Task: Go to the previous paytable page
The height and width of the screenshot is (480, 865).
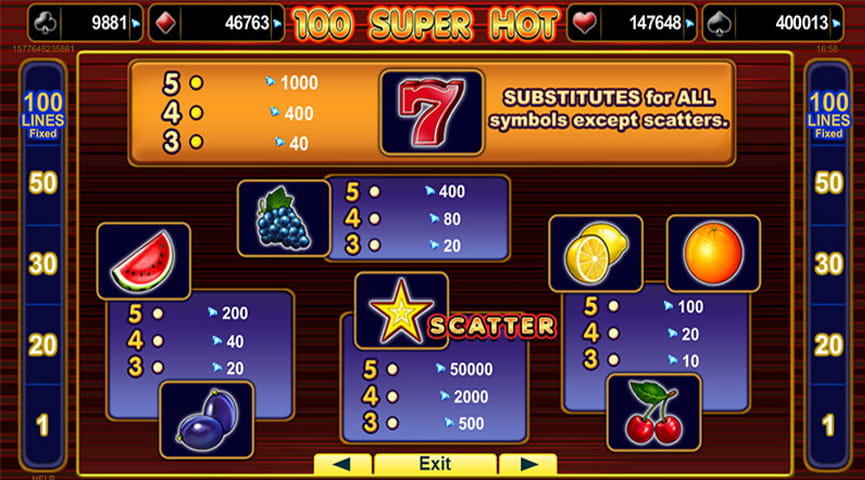Action: [343, 464]
